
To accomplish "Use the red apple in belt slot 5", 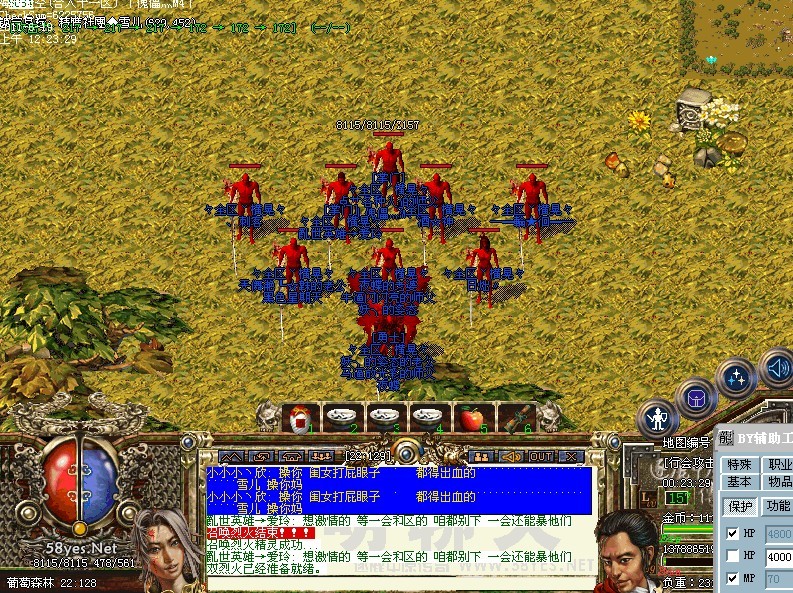I will 470,418.
